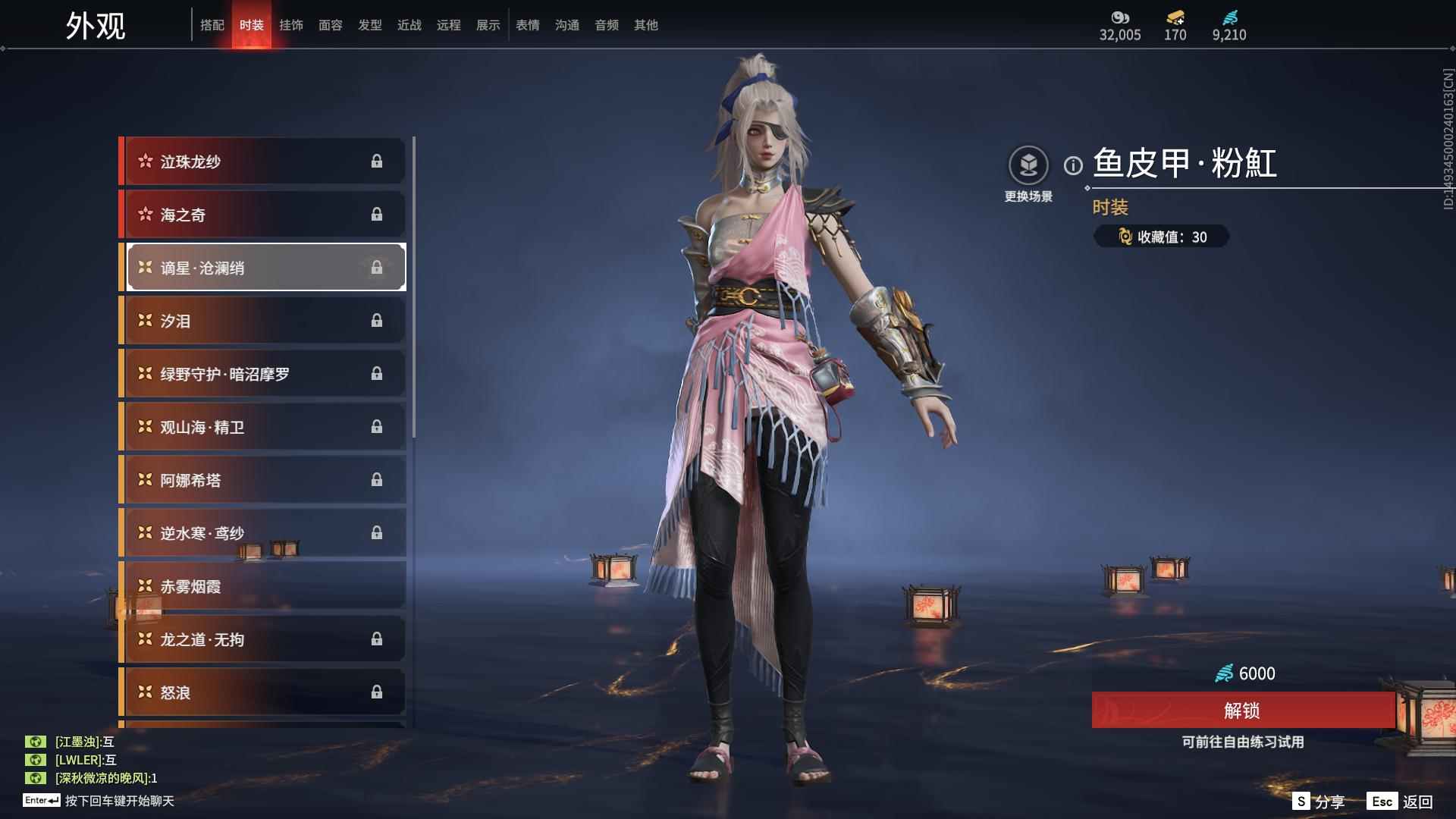The image size is (1456, 819).
Task: Open the info icon beside 鱼皮甲·粉魟
Action: coord(1073,165)
